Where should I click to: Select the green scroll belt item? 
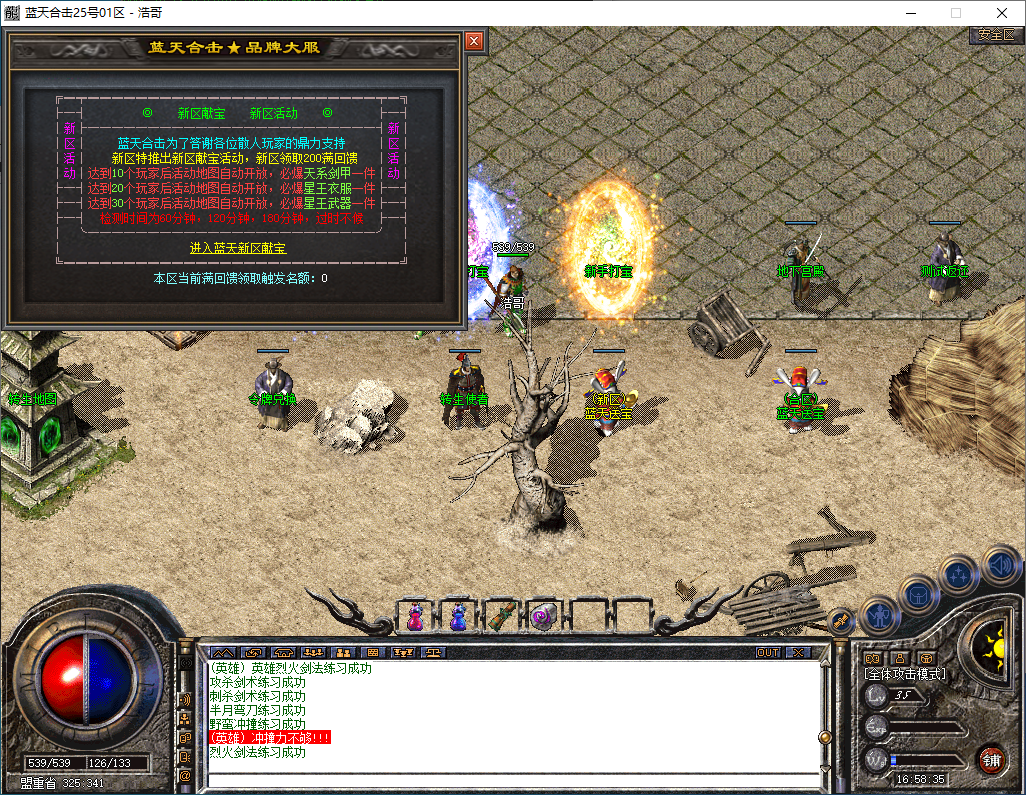coord(499,618)
